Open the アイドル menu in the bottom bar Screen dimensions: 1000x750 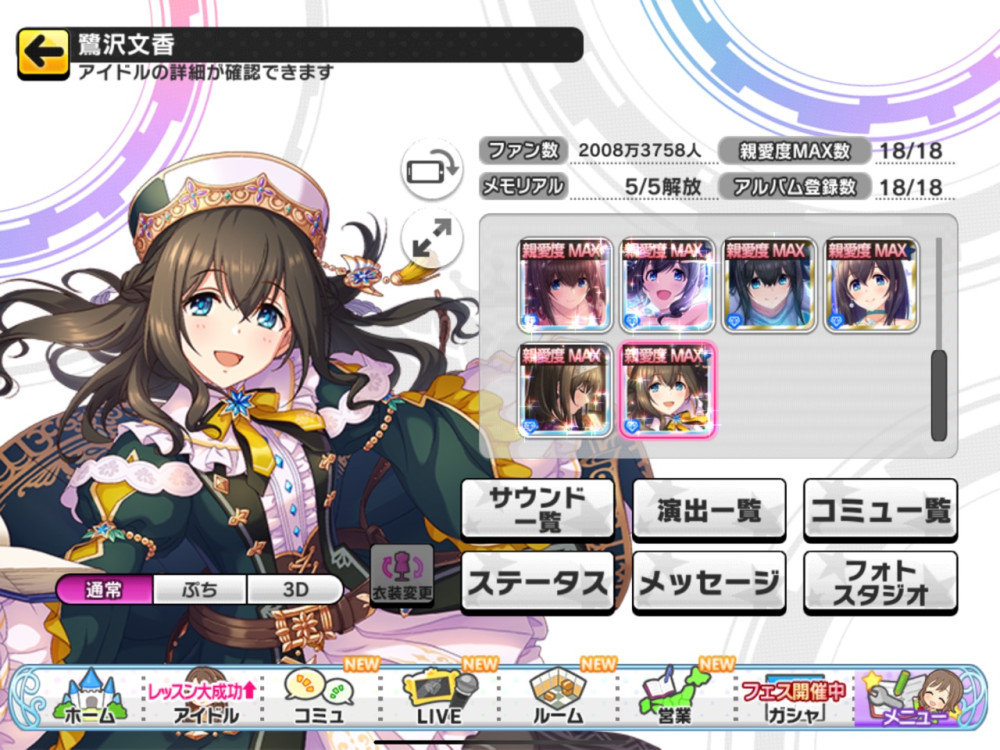pos(205,696)
